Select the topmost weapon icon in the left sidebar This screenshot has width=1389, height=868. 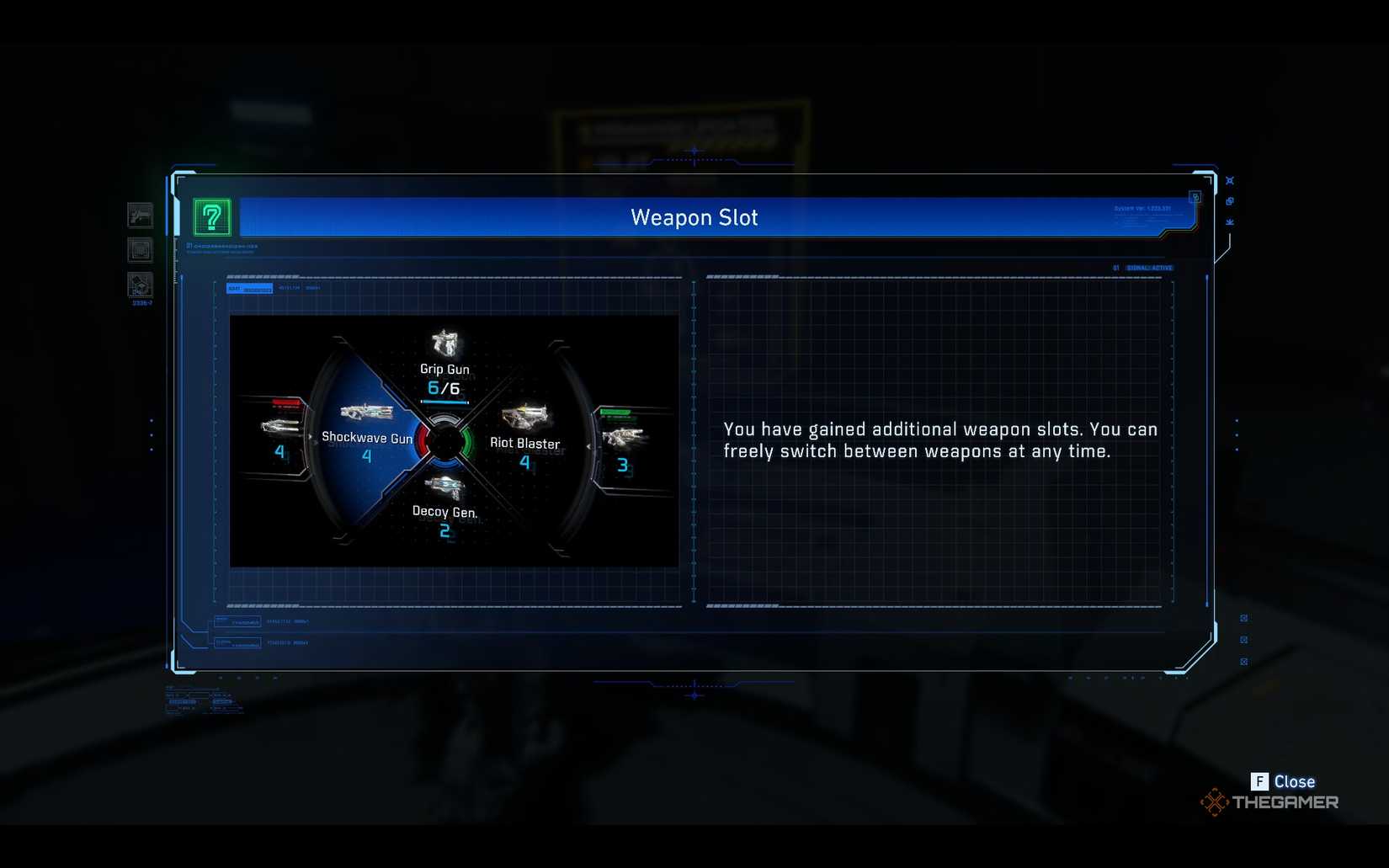pyautogui.click(x=140, y=216)
